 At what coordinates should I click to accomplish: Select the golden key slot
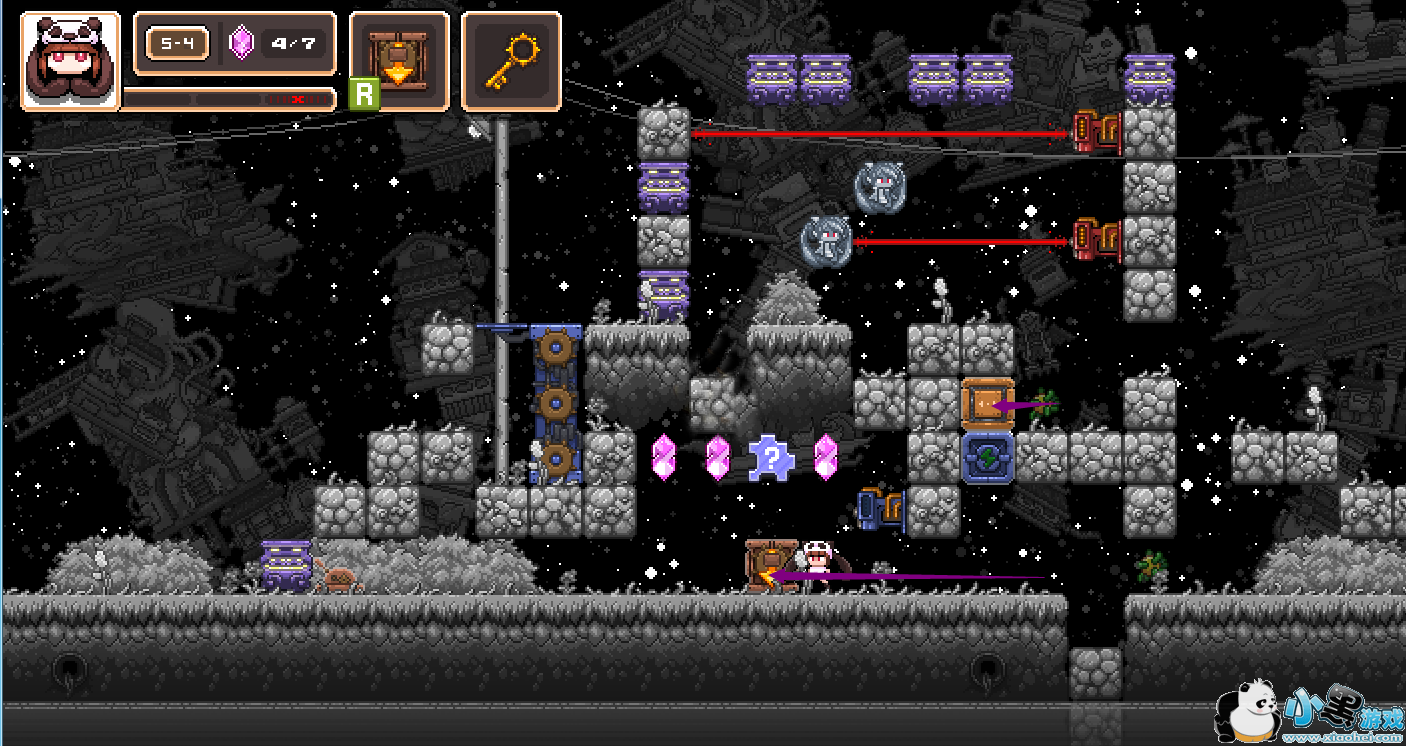(510, 61)
